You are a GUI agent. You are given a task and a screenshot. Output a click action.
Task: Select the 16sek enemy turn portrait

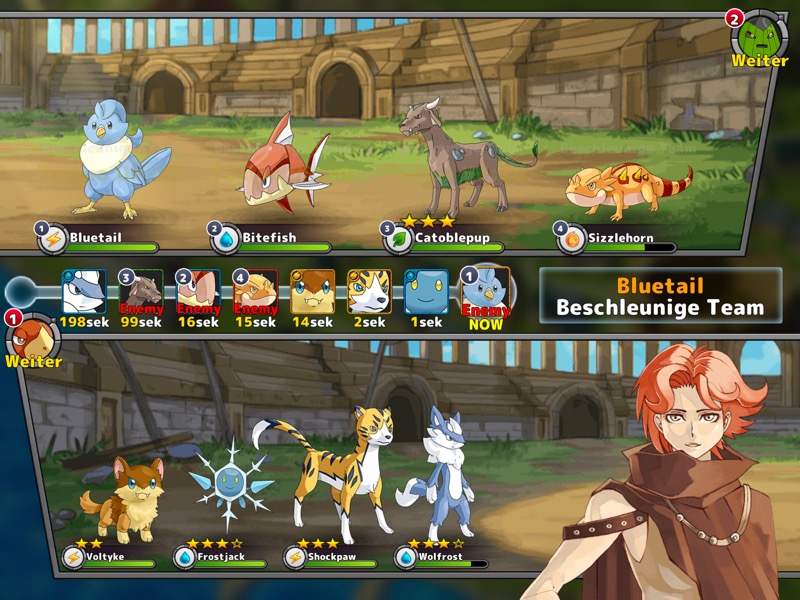point(198,293)
